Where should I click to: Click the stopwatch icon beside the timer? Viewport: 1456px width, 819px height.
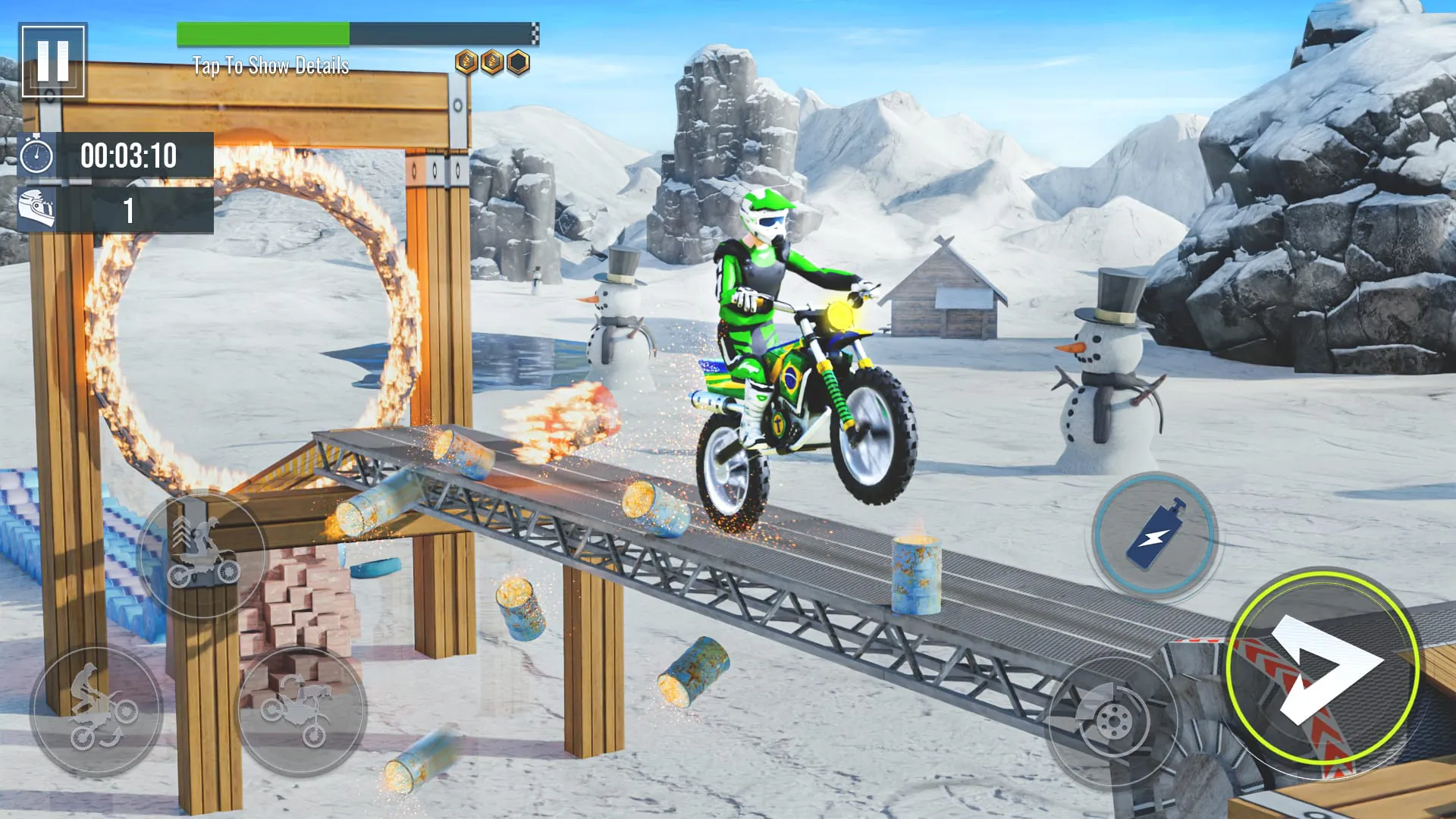click(x=36, y=155)
